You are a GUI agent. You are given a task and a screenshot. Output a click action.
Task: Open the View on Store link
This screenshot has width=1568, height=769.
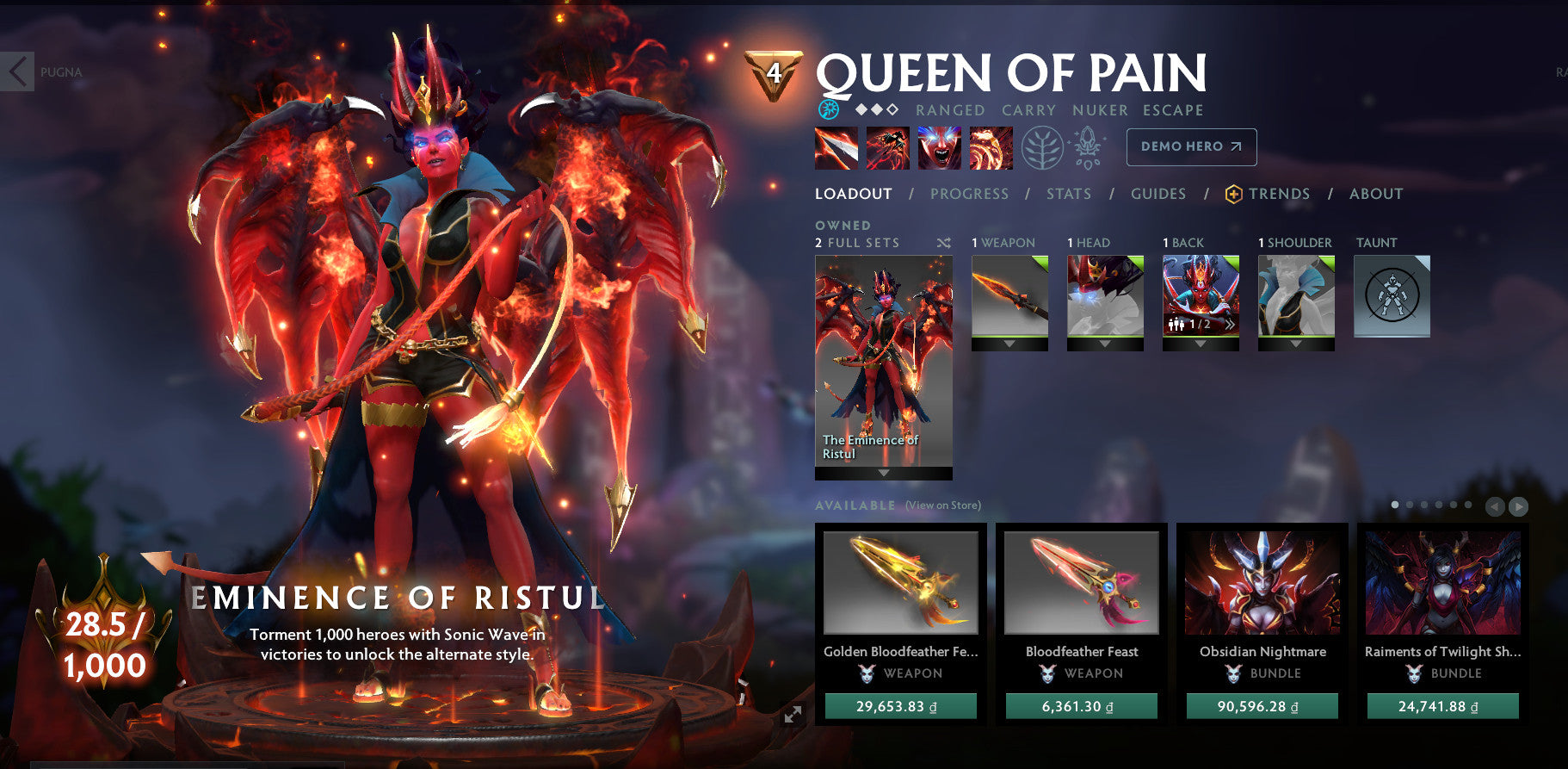point(942,505)
